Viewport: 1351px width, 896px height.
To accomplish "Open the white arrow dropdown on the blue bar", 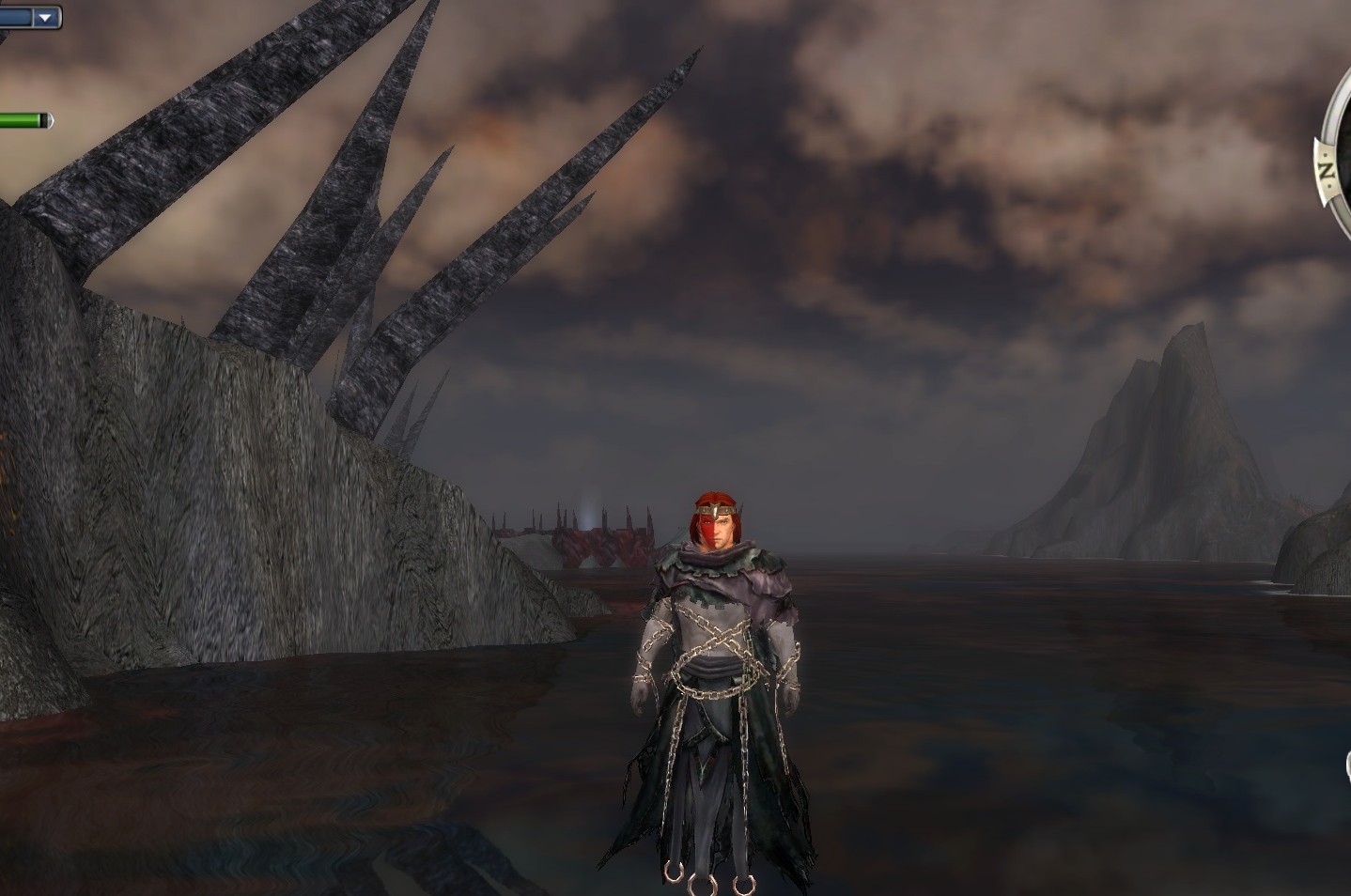I will (44, 18).
